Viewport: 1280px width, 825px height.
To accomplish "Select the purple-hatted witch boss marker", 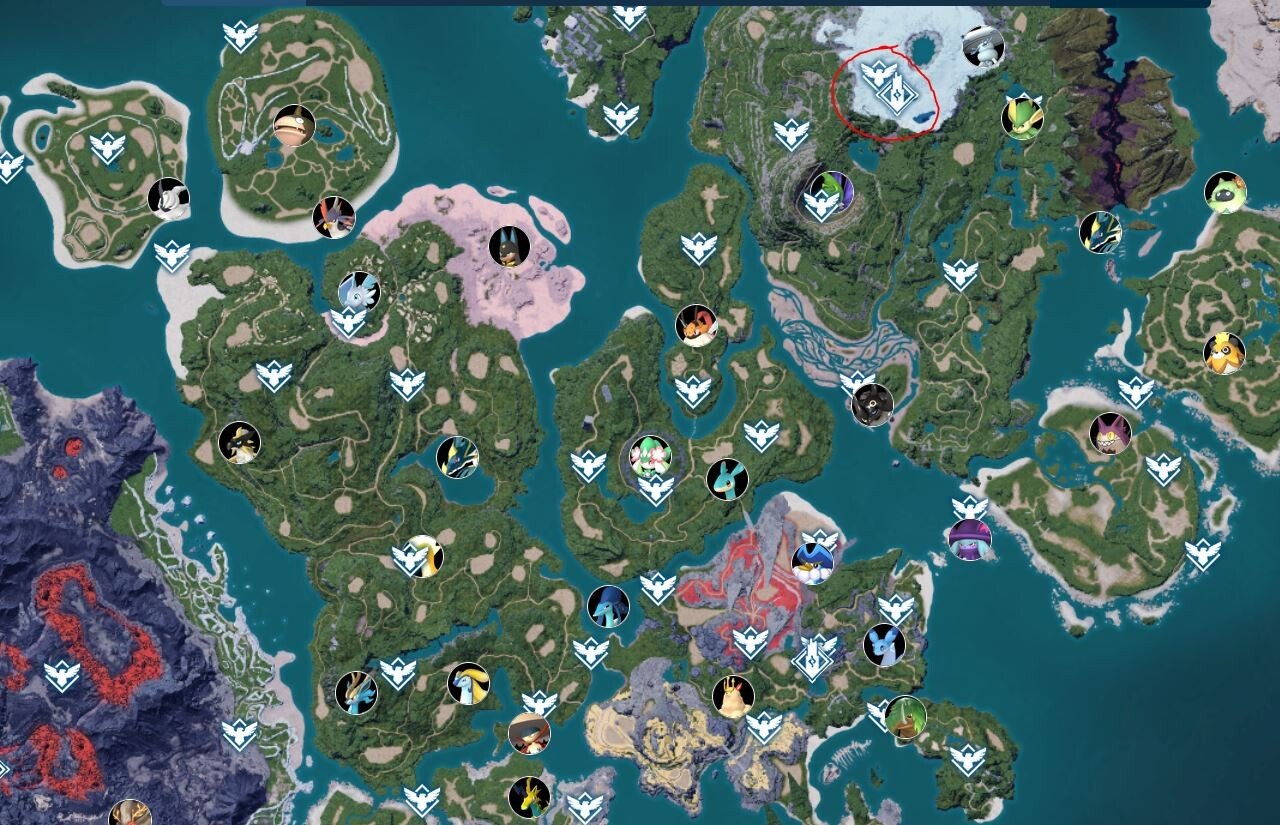I will click(x=969, y=540).
